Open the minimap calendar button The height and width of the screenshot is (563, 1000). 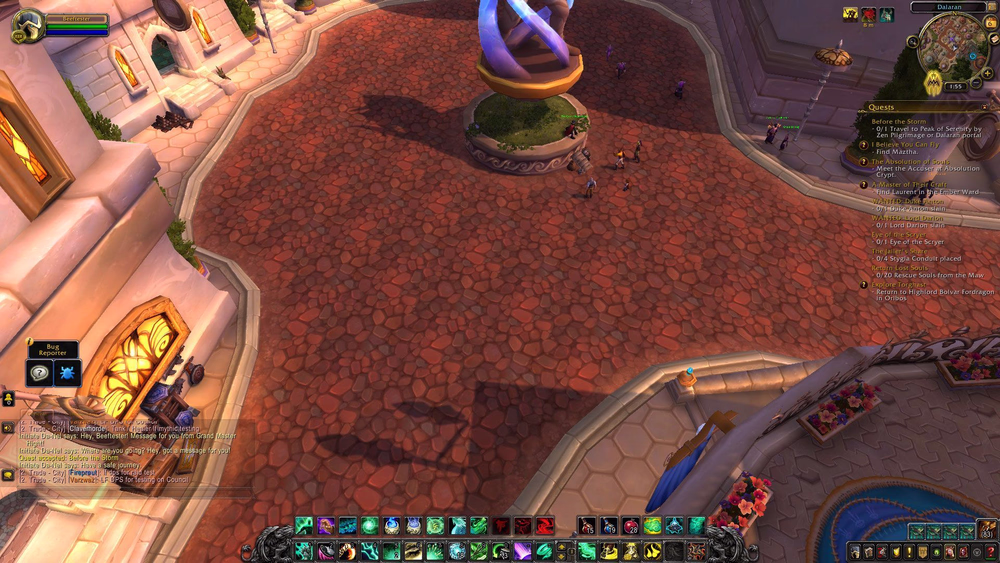click(989, 24)
